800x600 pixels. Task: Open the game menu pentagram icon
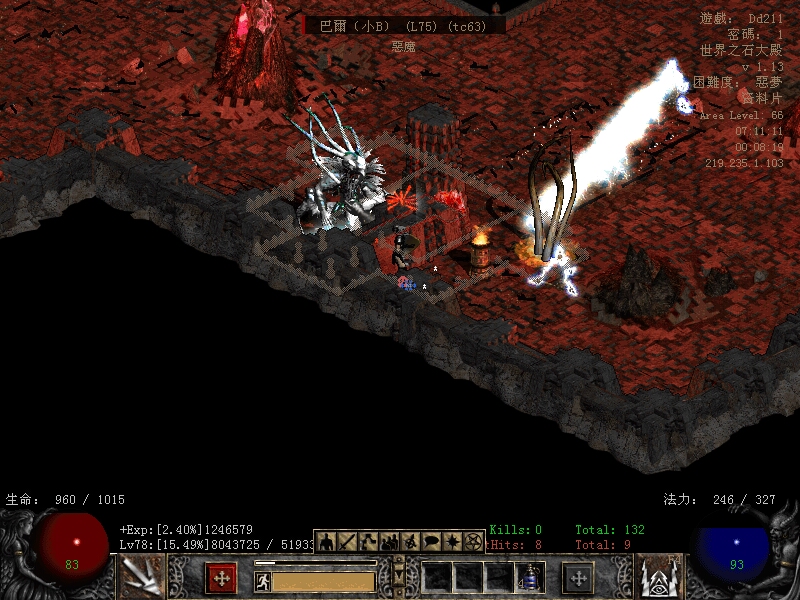coord(473,541)
